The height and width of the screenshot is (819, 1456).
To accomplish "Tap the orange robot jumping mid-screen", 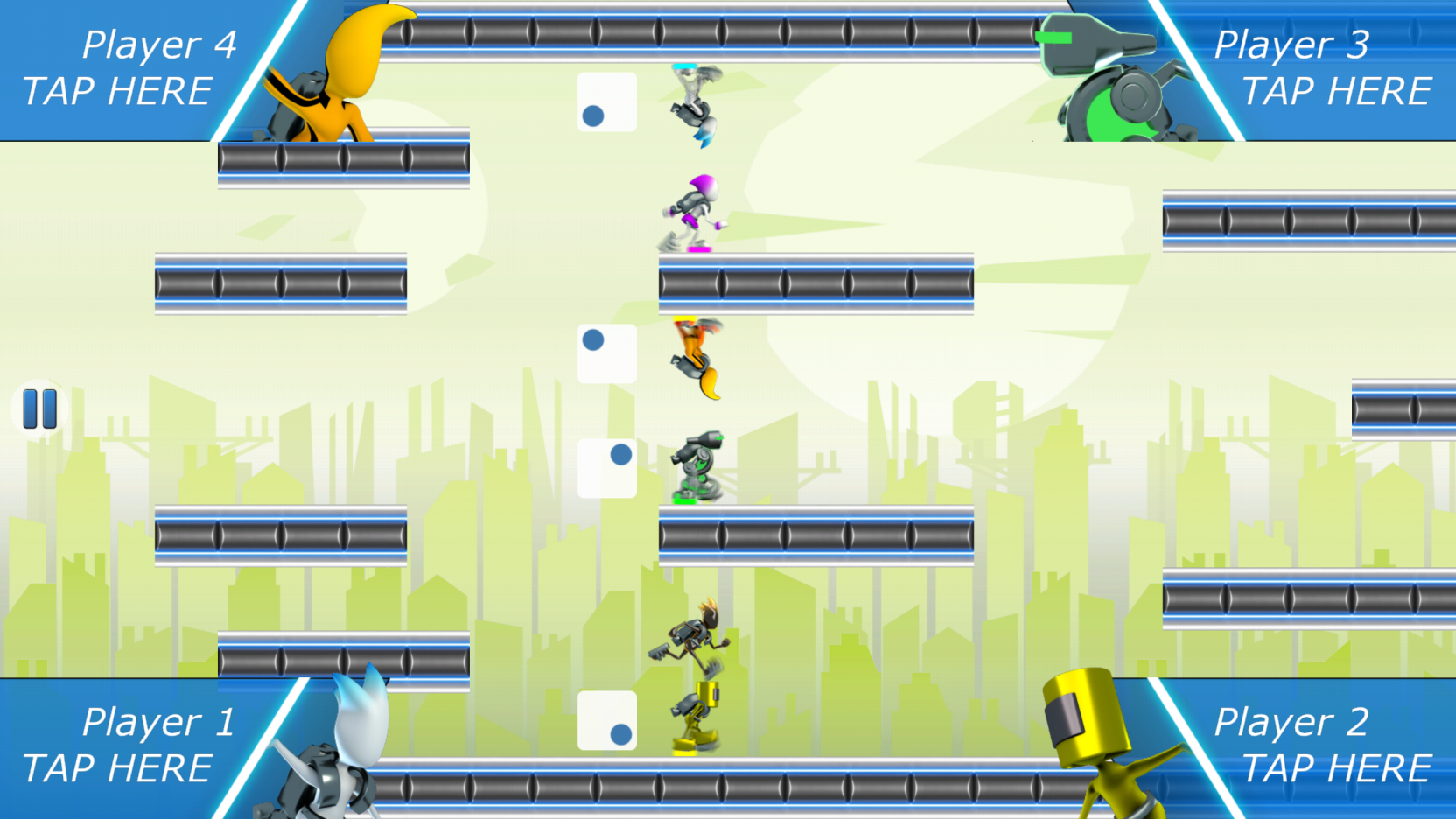I will (x=696, y=354).
